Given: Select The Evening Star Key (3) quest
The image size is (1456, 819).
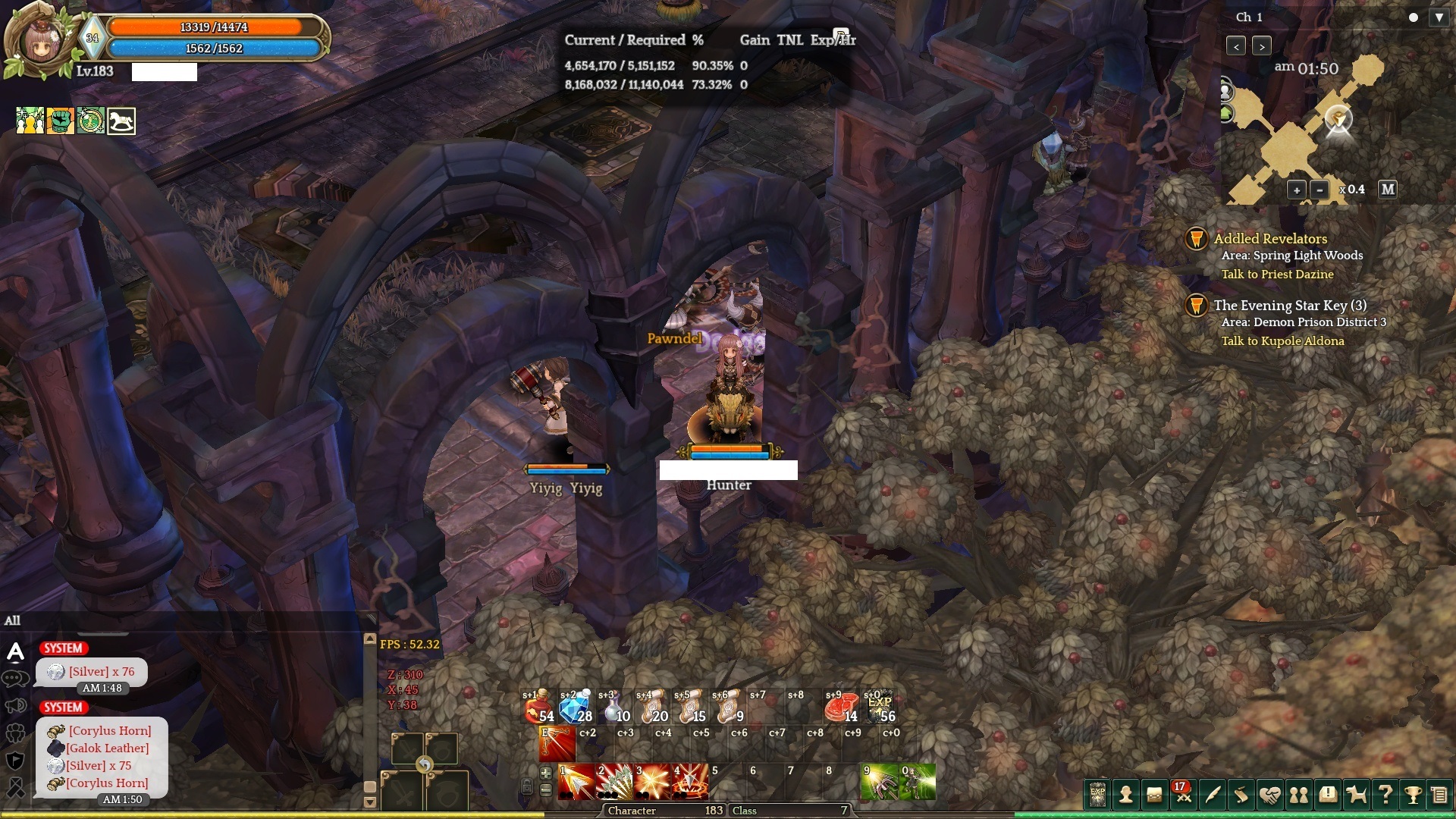Looking at the screenshot, I should (x=1290, y=306).
